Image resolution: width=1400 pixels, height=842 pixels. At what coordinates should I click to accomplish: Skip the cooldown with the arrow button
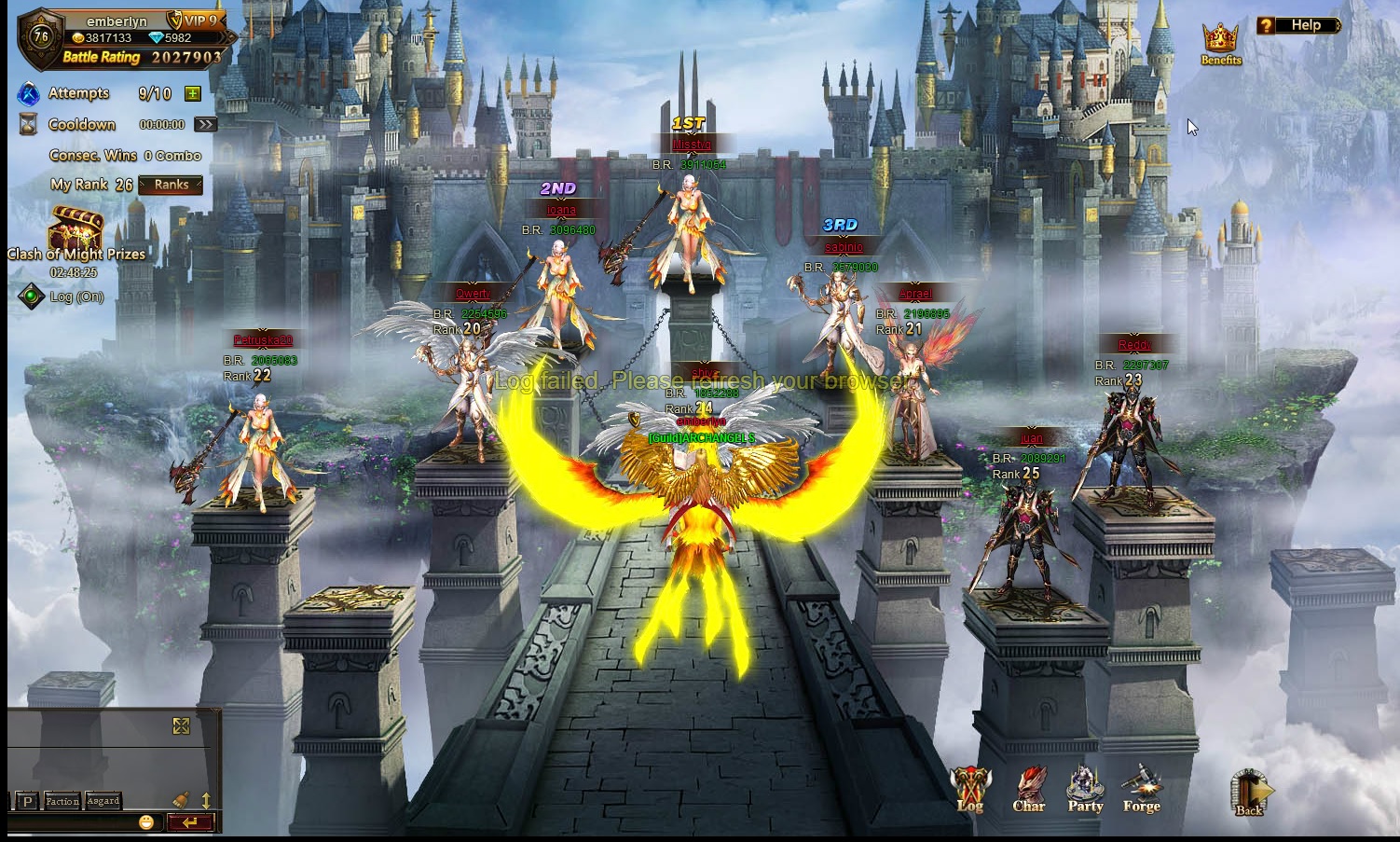point(205,124)
